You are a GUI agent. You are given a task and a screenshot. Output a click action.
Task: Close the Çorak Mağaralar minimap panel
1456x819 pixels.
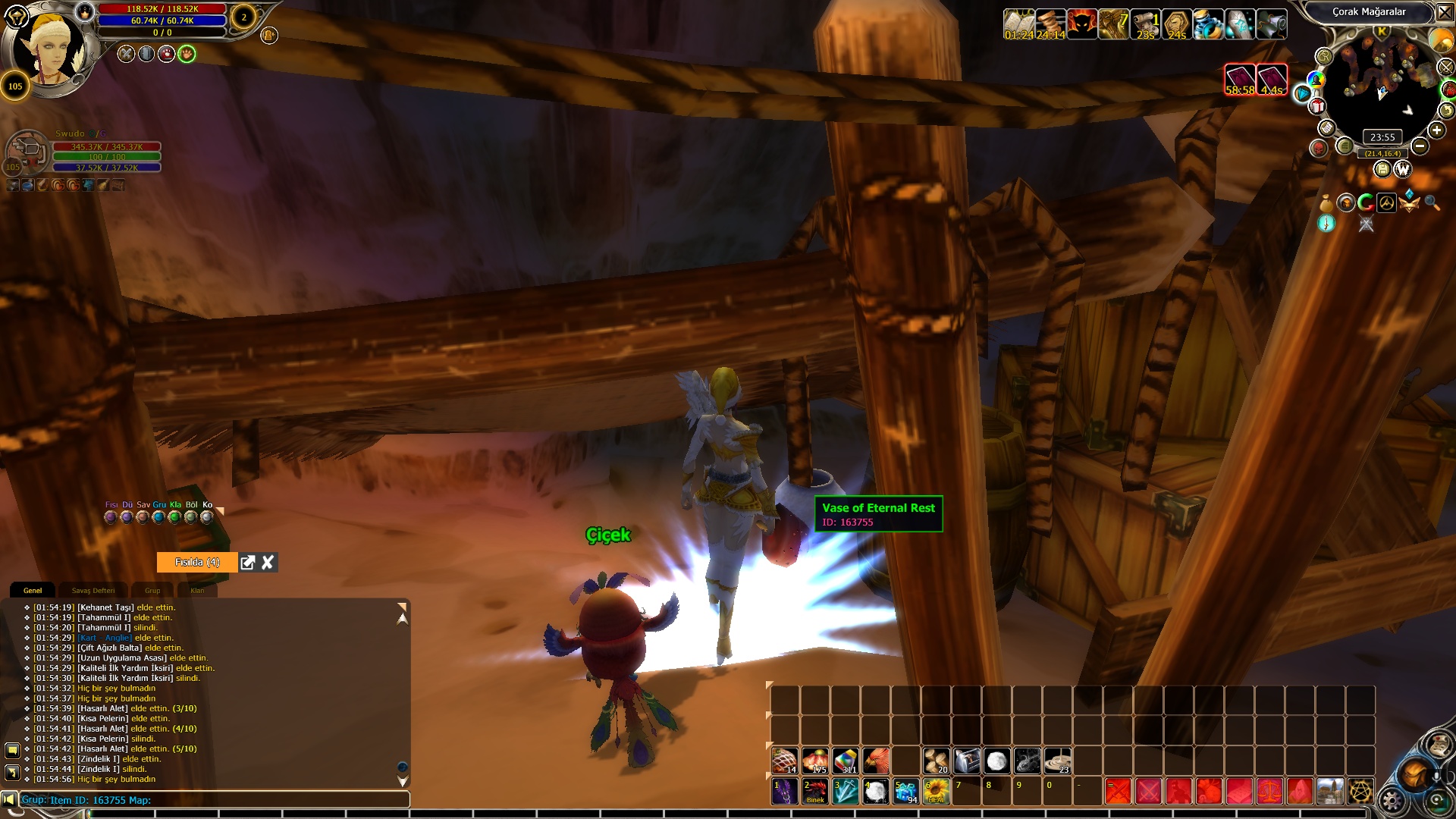coord(1443,12)
